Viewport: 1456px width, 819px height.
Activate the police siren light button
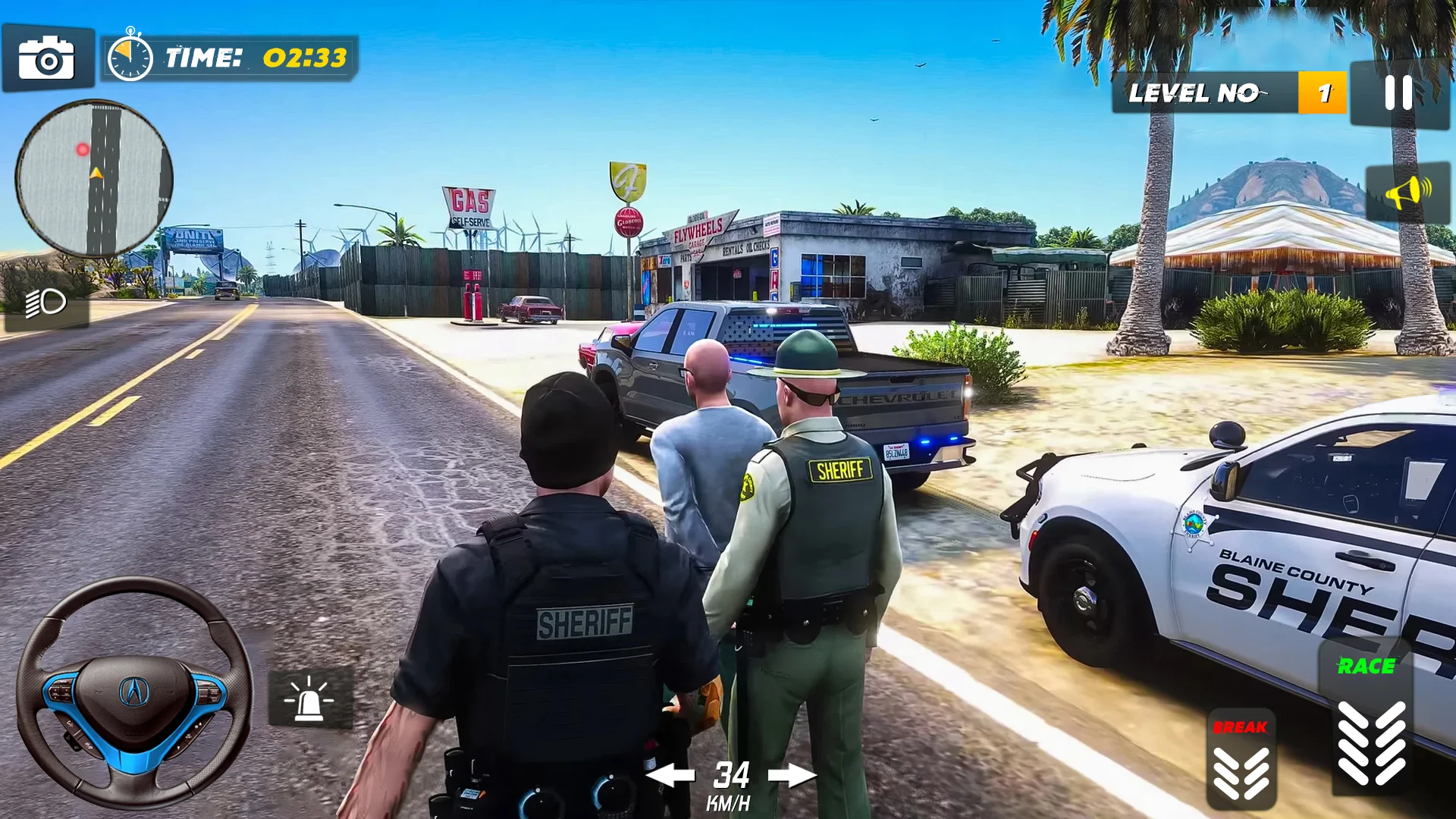coord(309,698)
